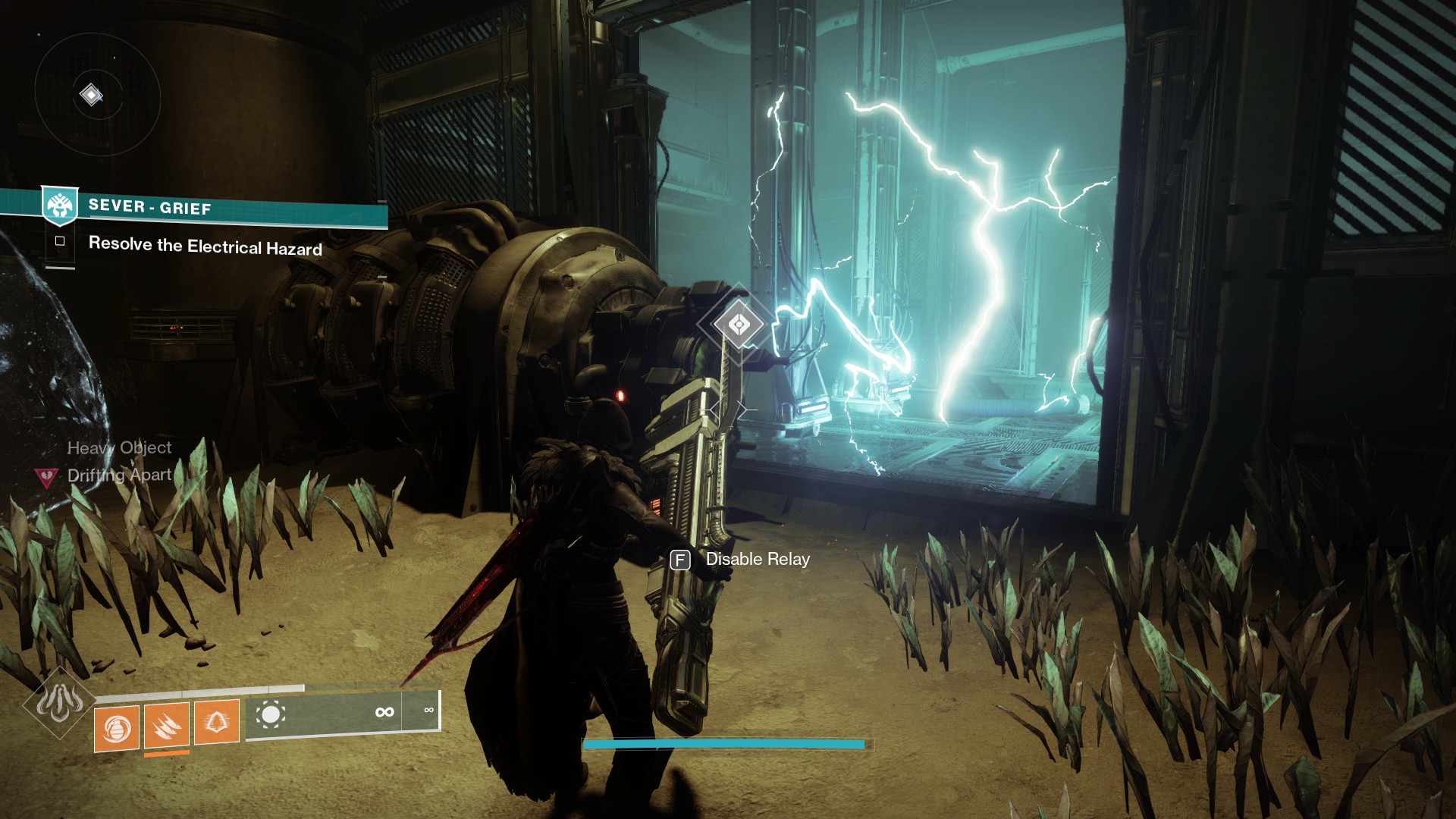The image size is (1456, 819).
Task: Trigger the class ability icon
Action: tap(217, 721)
